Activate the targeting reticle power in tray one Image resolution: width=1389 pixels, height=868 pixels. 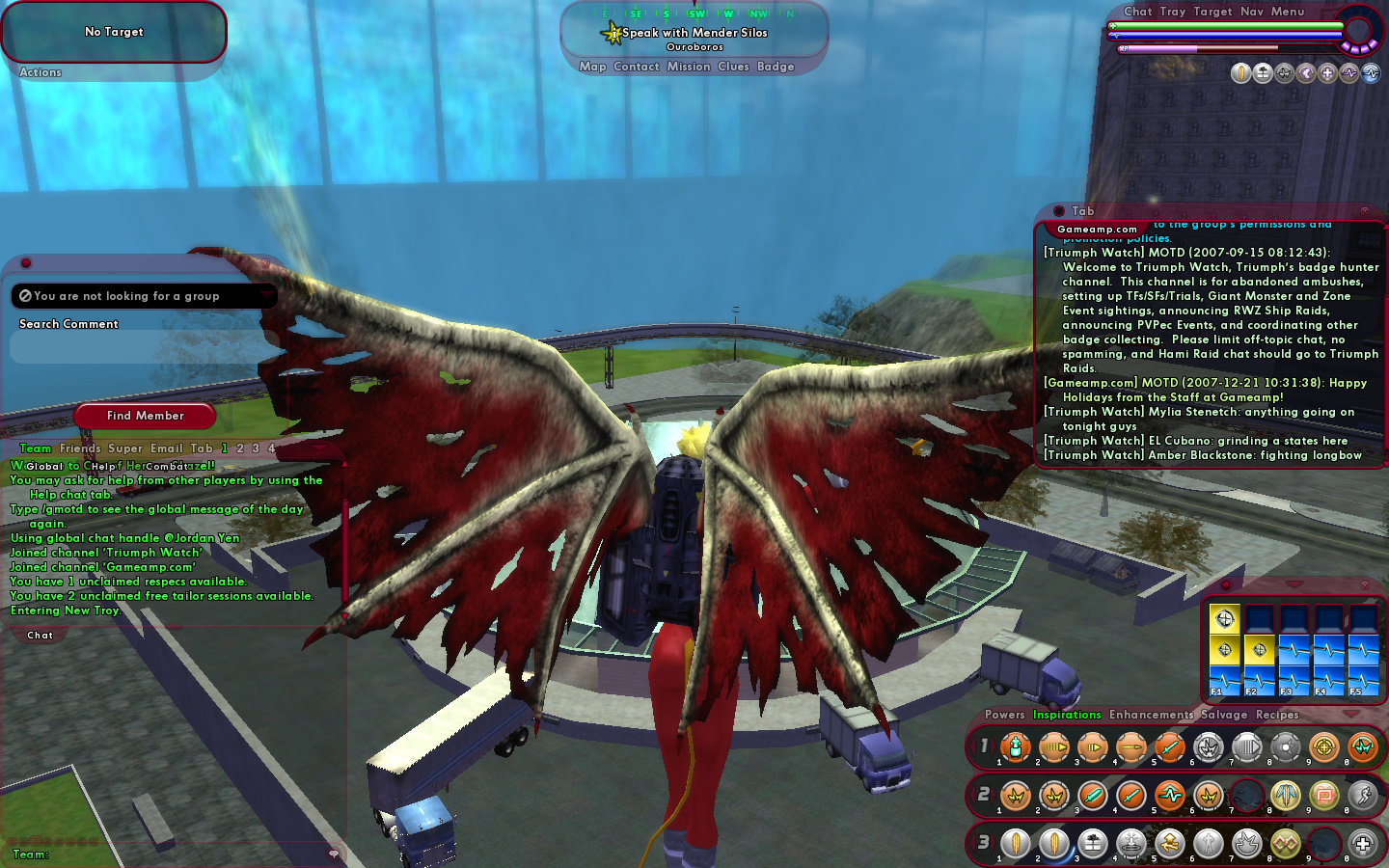click(x=1323, y=747)
